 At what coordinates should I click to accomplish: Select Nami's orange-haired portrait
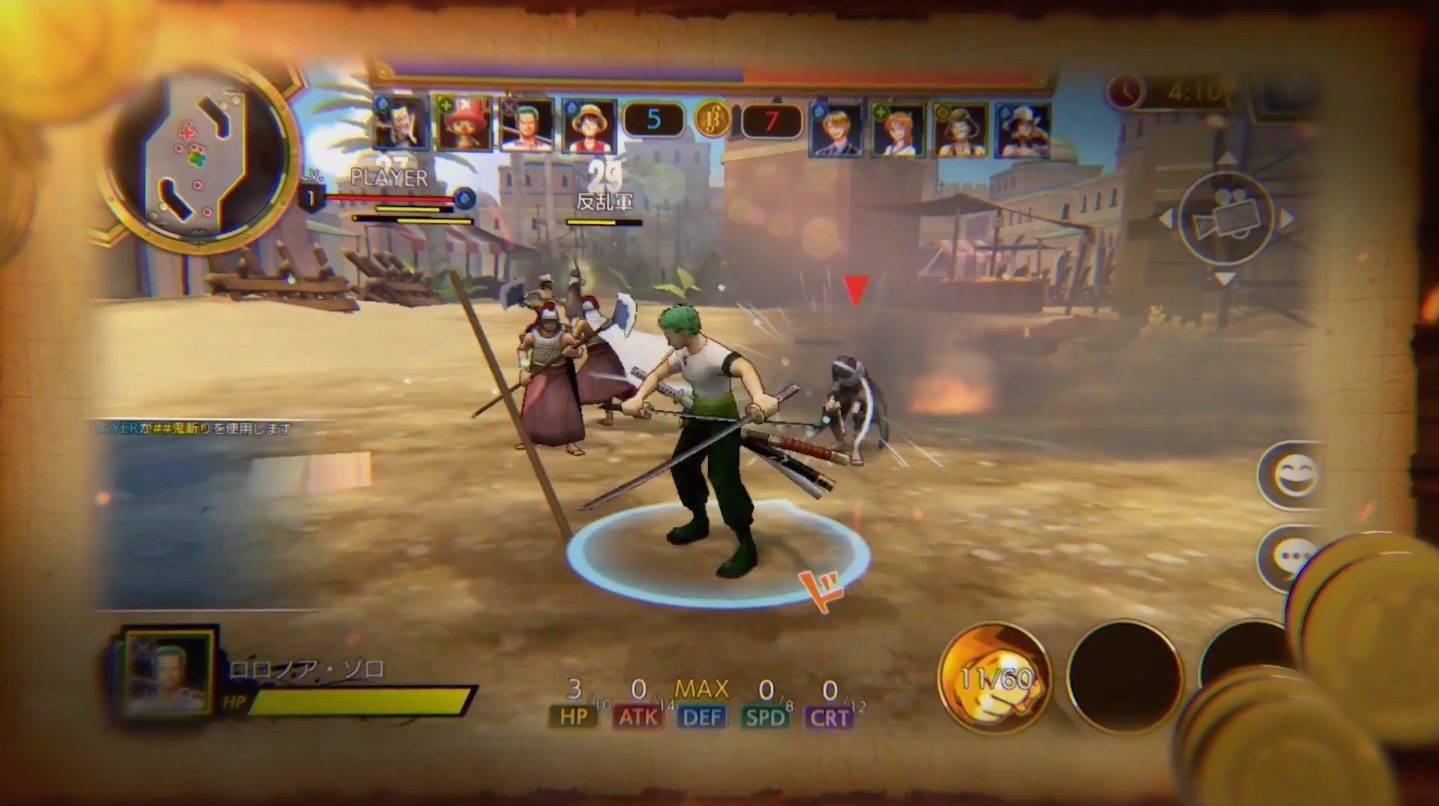click(897, 129)
